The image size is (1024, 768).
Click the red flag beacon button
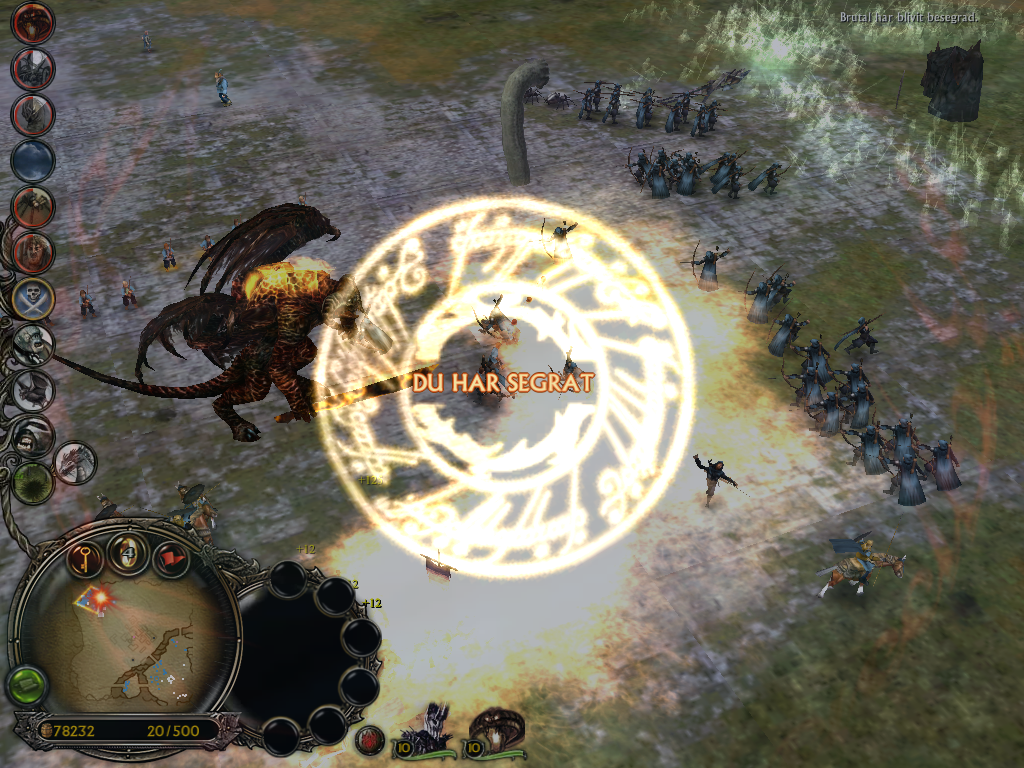tap(171, 557)
